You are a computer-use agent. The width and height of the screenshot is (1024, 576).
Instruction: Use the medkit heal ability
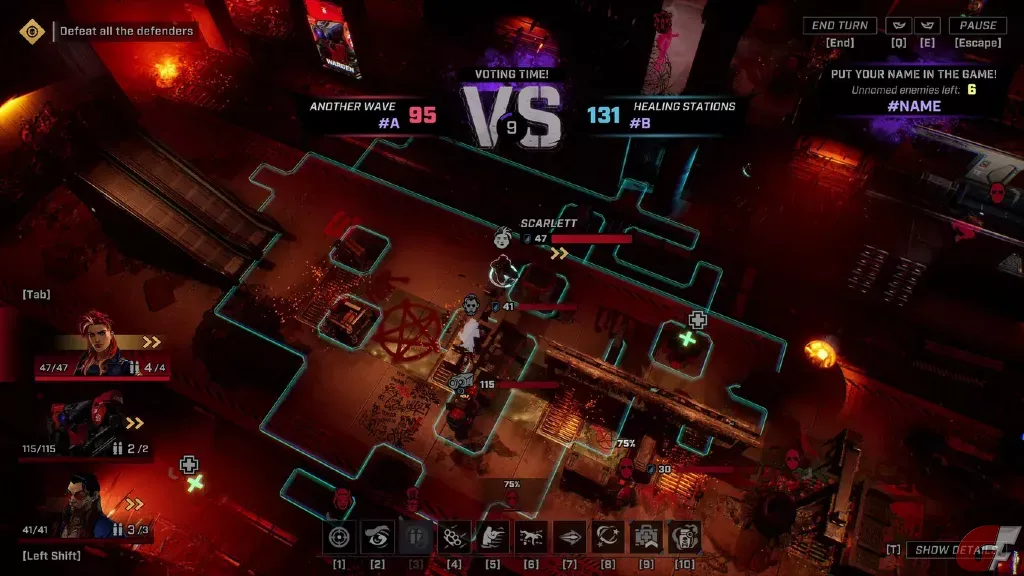pos(646,538)
